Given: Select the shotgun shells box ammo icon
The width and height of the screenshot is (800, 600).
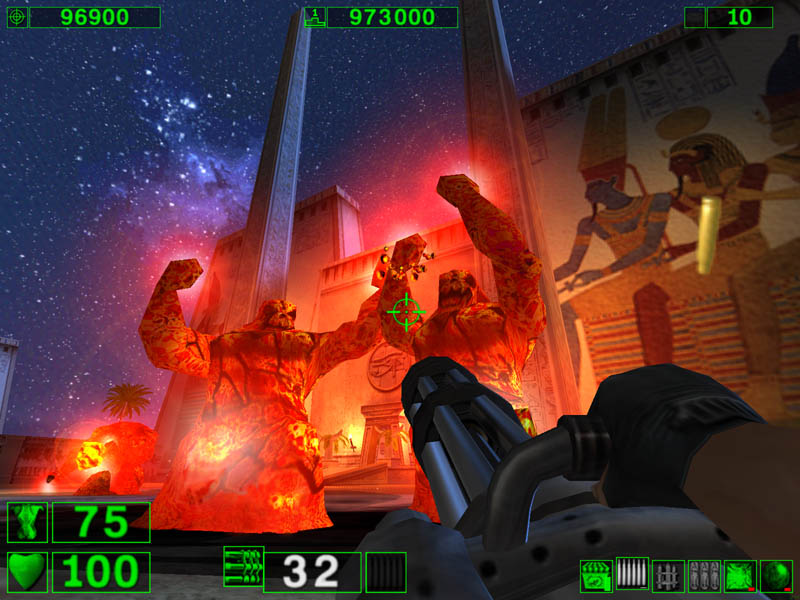Looking at the screenshot, I should click(596, 576).
